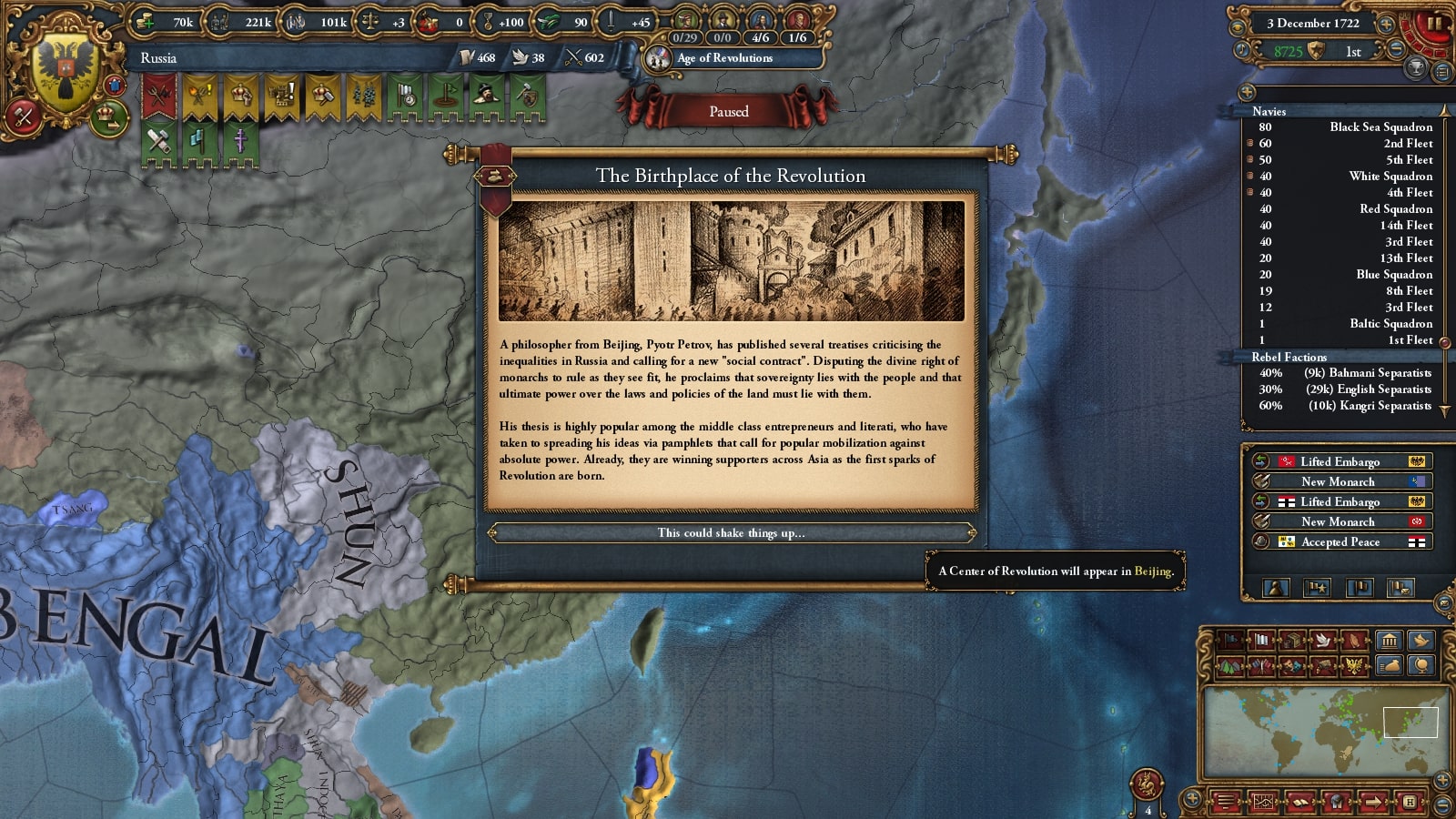Select the Black Sea Squadron navy
This screenshot has height=819, width=1456.
(1347, 127)
